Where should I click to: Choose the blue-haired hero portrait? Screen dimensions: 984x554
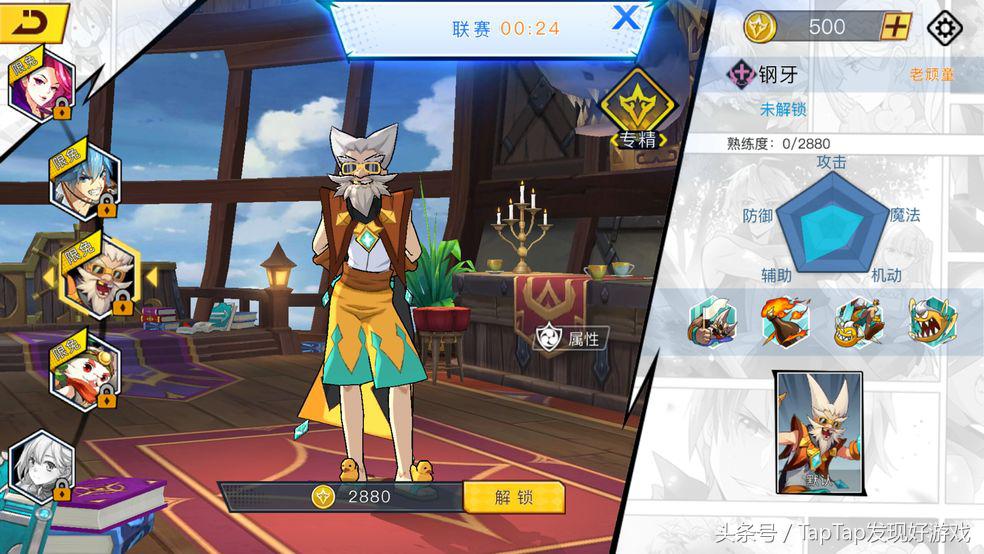click(x=86, y=181)
